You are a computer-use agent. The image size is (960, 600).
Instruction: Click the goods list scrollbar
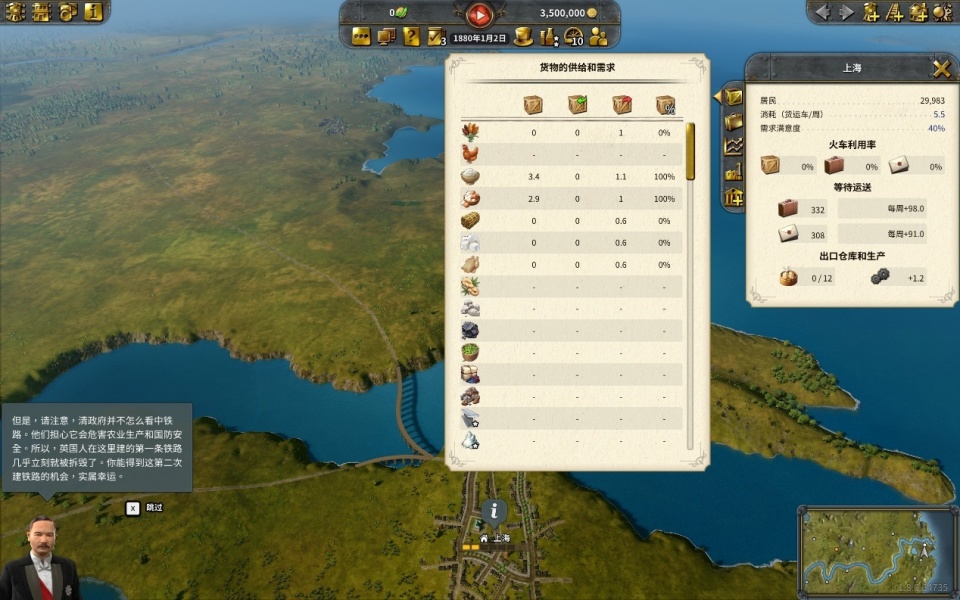click(x=690, y=150)
